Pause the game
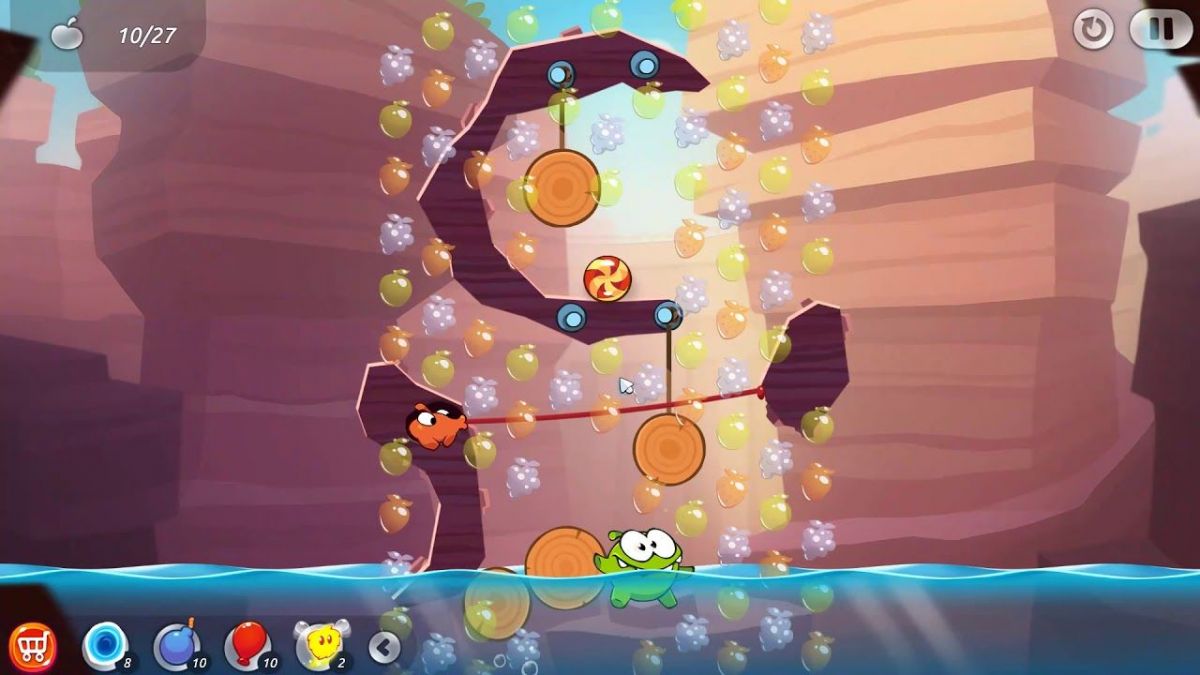 point(1160,29)
